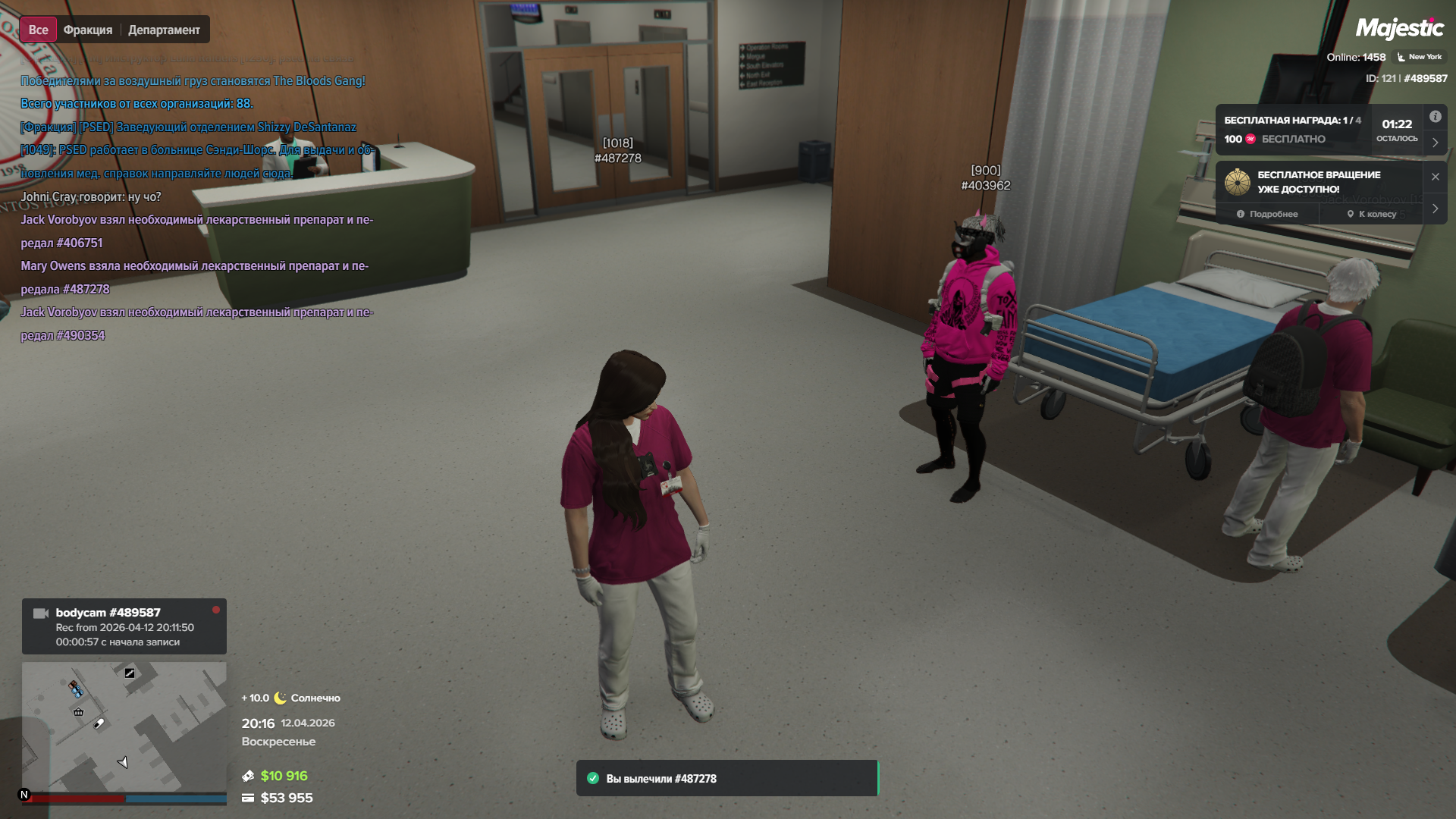The width and height of the screenshot is (1456, 819).
Task: Expand the free spin panel arrow
Action: click(x=1435, y=209)
